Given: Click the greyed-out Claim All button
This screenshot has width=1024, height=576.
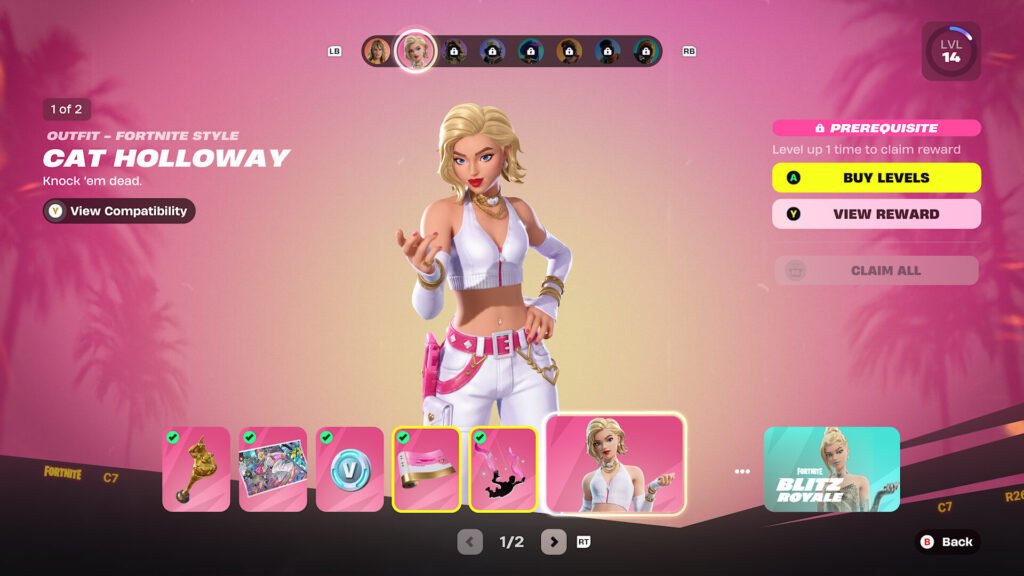Looking at the screenshot, I should pyautogui.click(x=876, y=271).
